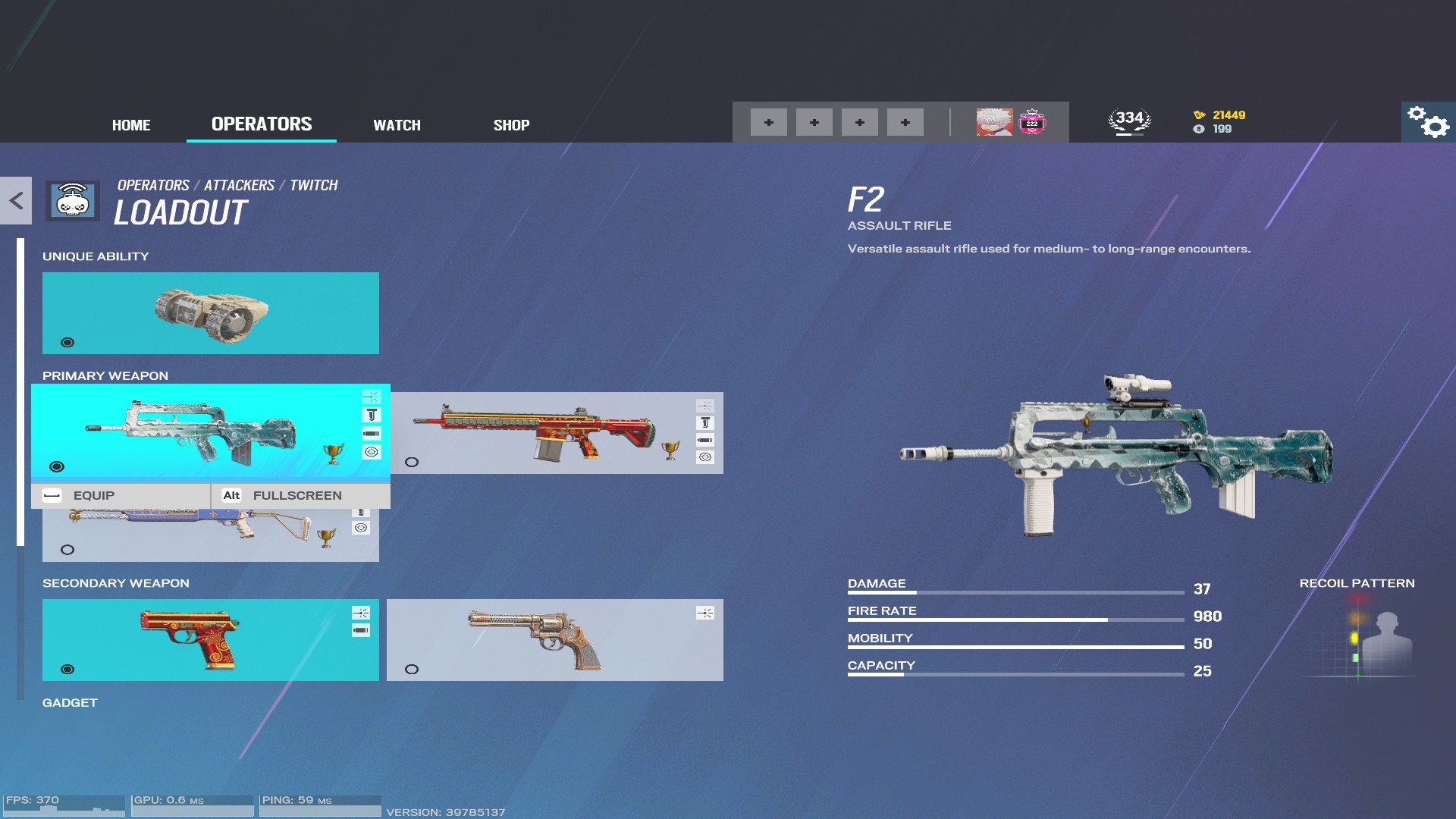
Task: Open the ranked badge showing 222
Action: [x=1031, y=121]
